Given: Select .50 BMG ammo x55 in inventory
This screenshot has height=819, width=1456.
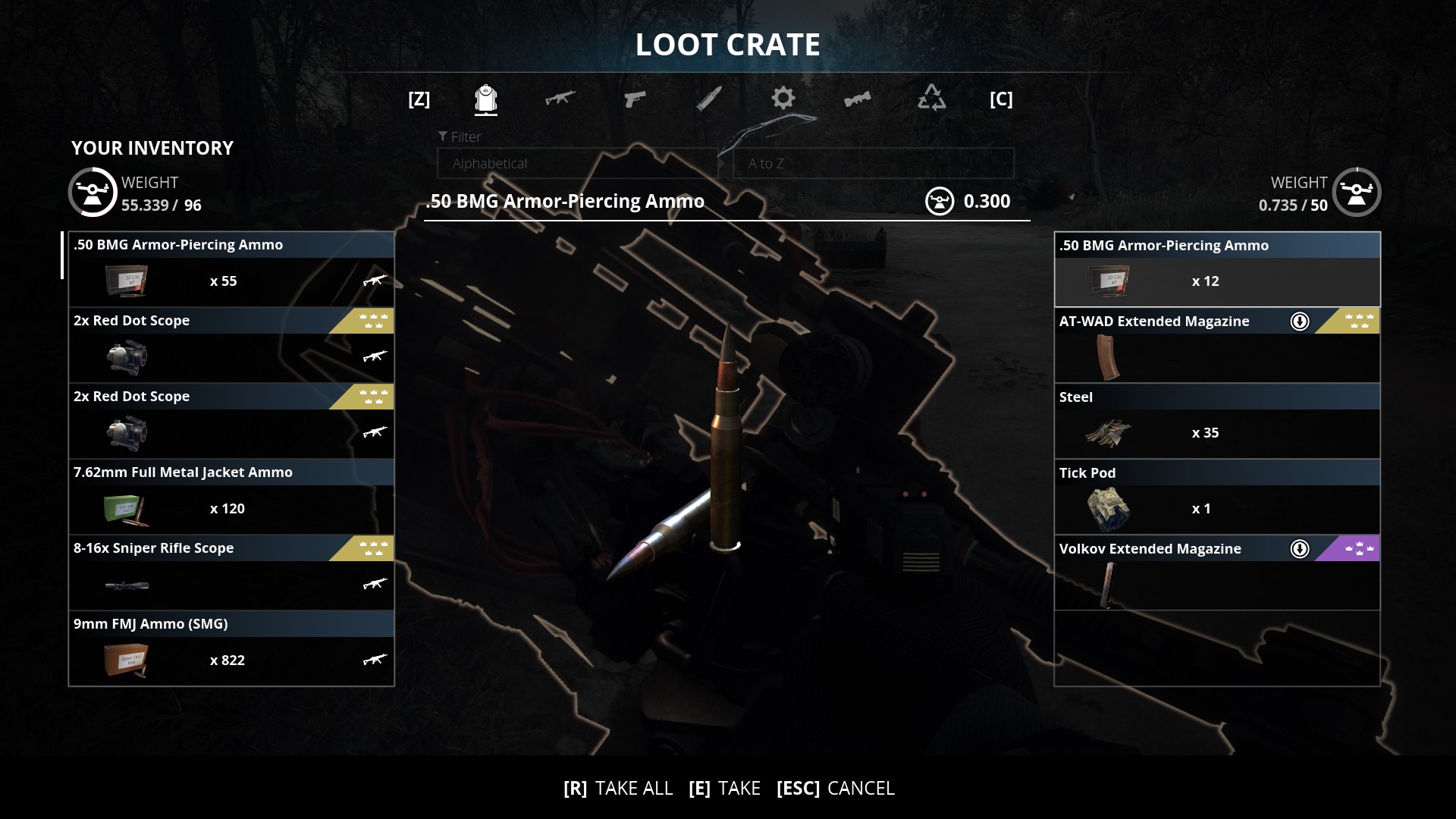Looking at the screenshot, I should coord(231,269).
